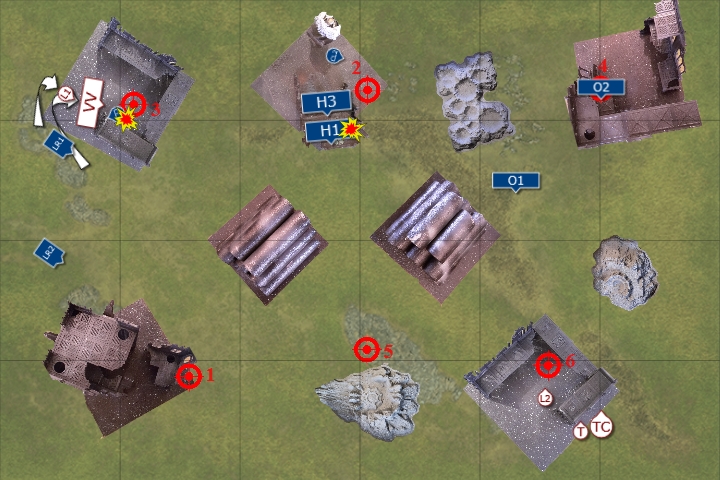Image resolution: width=720 pixels, height=480 pixels.
Task: Pick the blue O1 unit marker
Action: tap(516, 181)
